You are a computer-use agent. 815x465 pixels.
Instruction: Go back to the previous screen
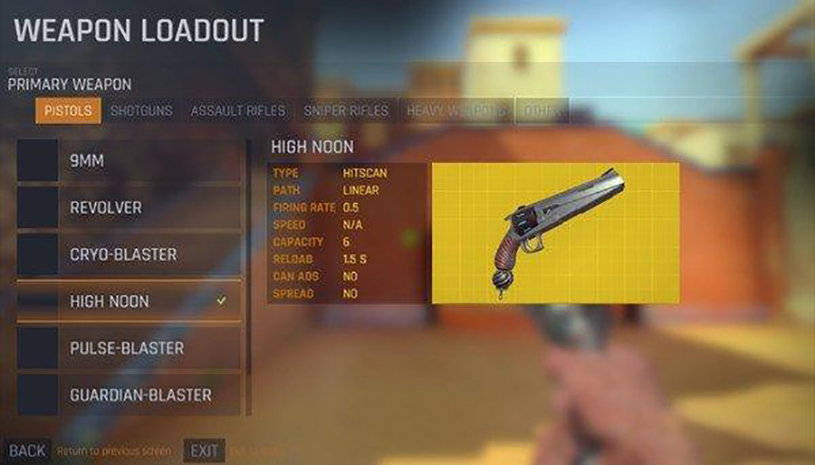click(x=27, y=451)
